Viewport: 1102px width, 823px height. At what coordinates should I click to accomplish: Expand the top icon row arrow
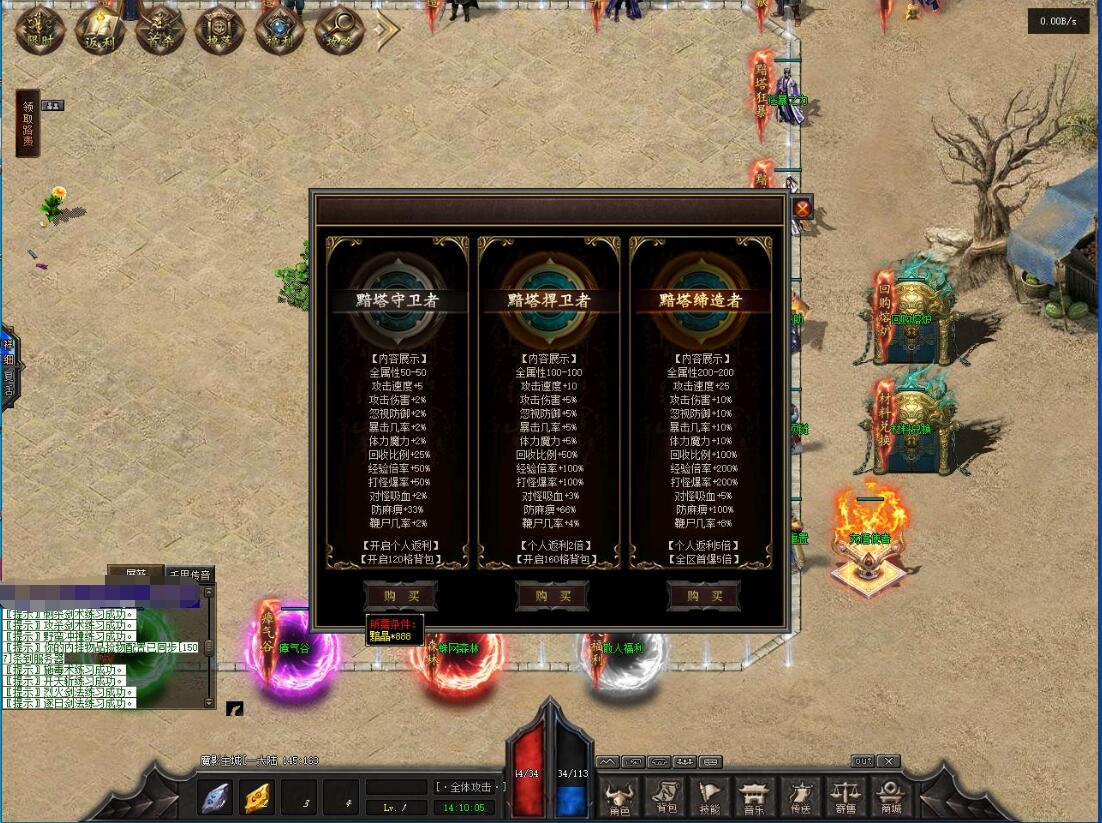(386, 31)
